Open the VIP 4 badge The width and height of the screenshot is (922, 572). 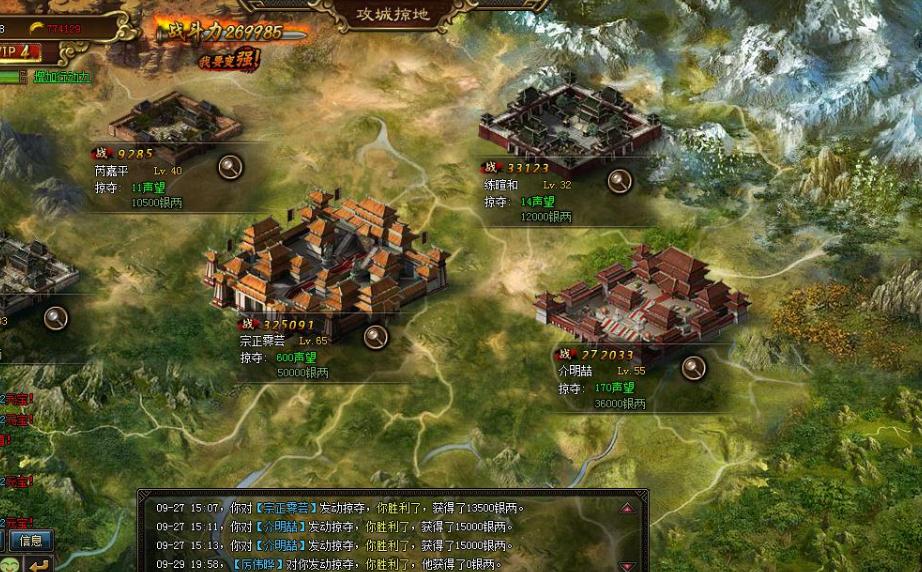[20, 52]
